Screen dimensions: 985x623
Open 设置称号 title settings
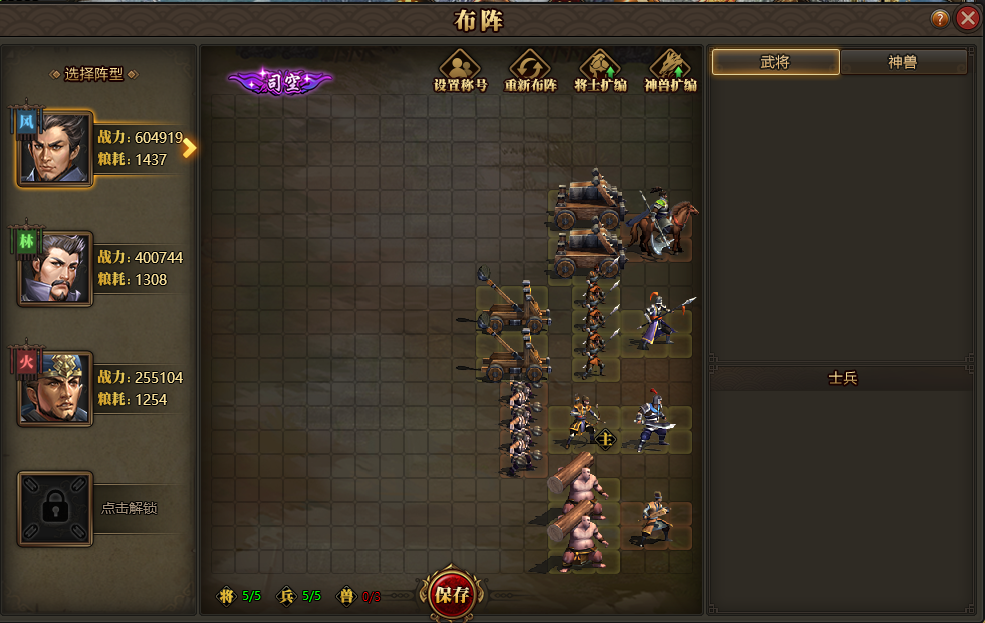point(460,70)
